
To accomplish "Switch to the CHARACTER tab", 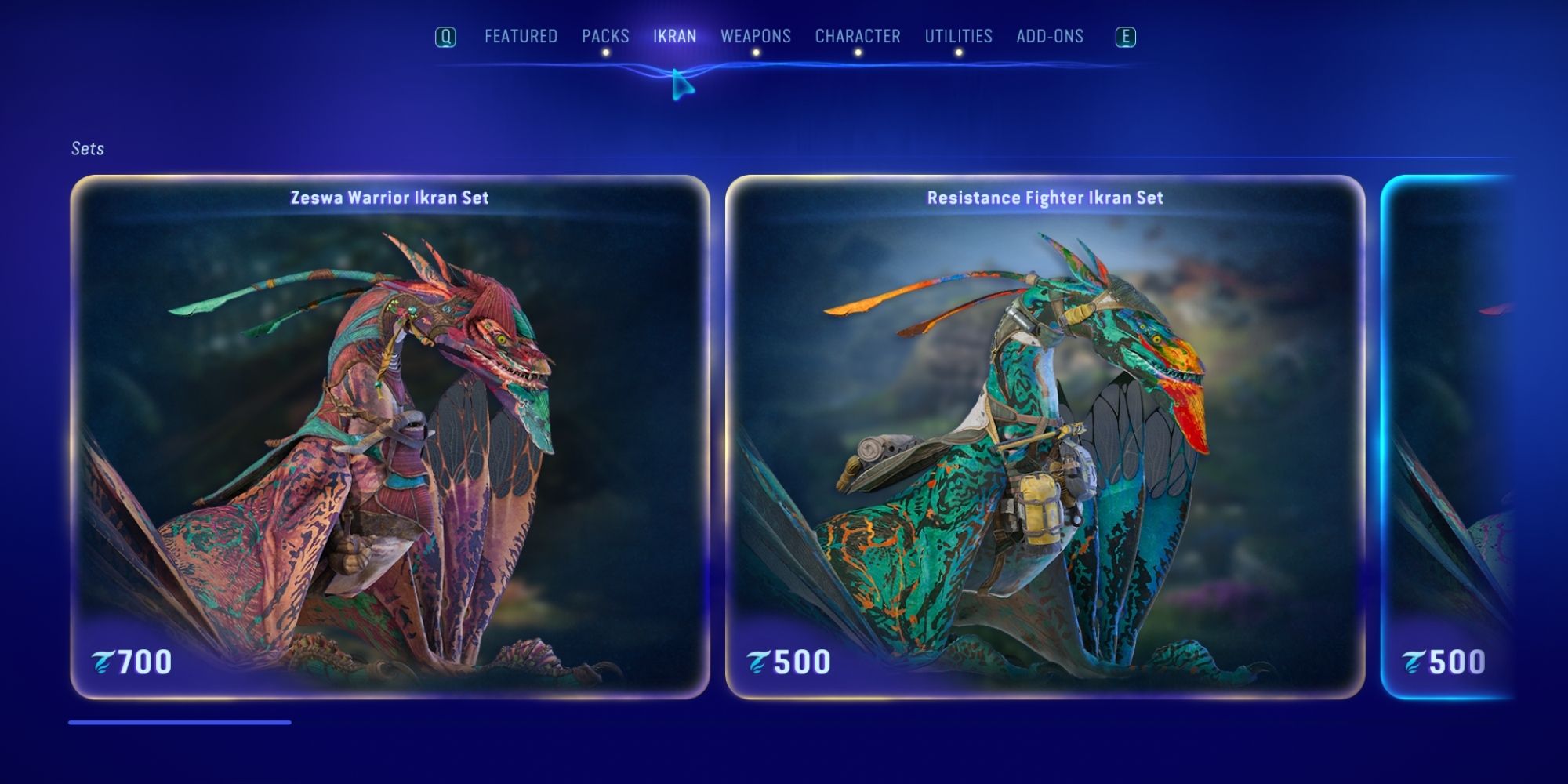I will pyautogui.click(x=858, y=36).
